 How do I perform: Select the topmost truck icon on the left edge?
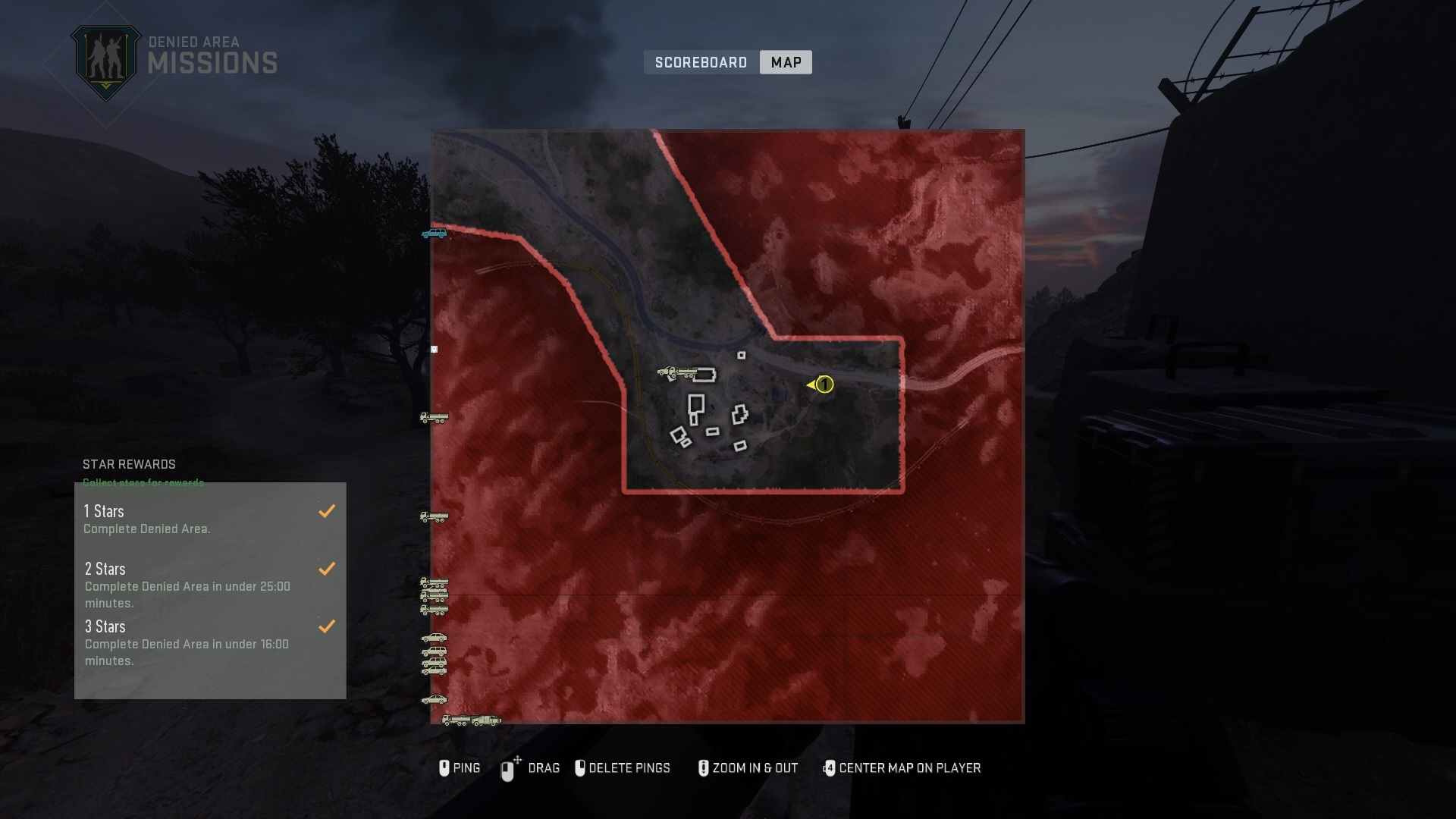tap(434, 418)
